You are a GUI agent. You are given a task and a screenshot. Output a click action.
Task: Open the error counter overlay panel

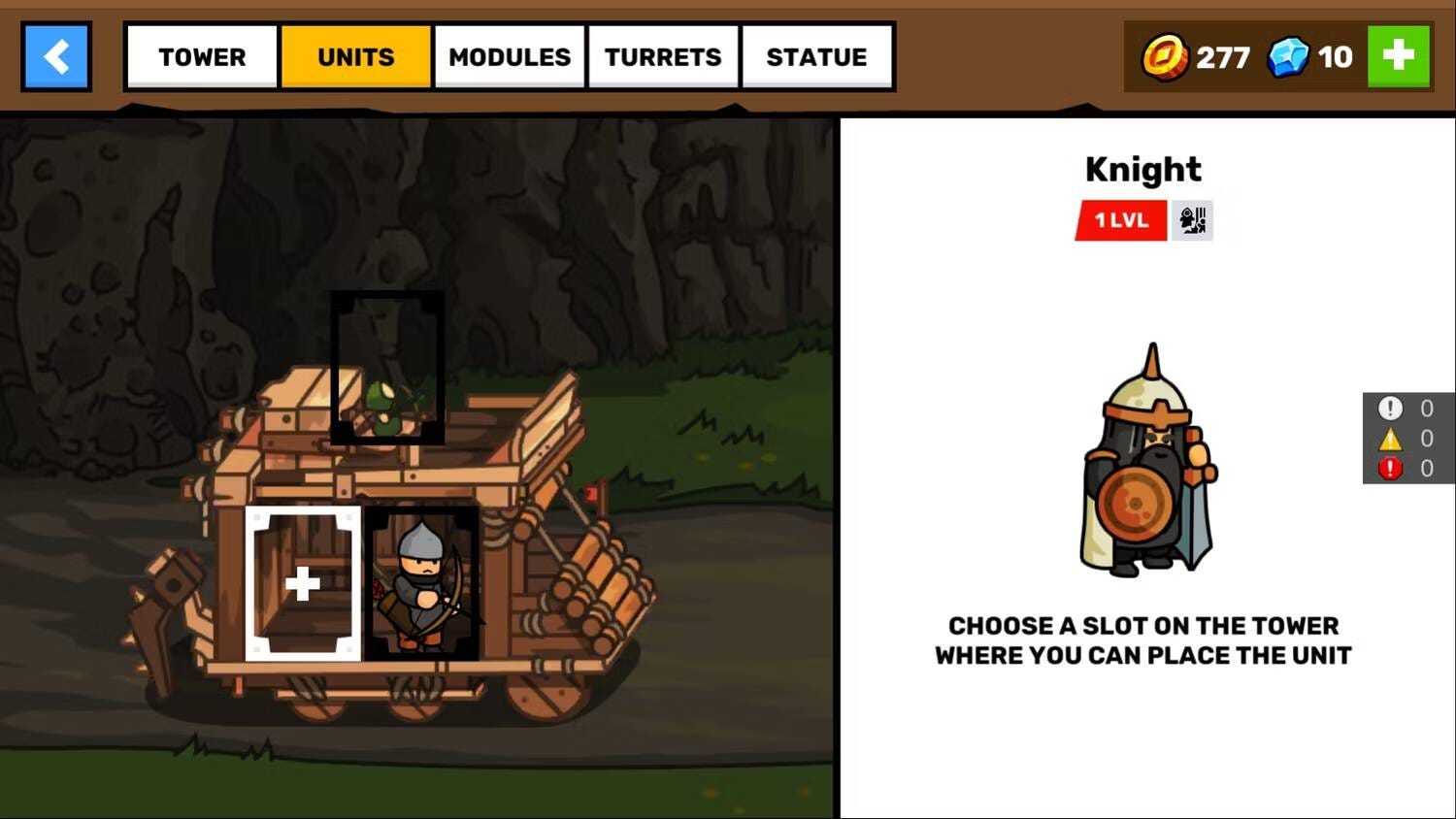[1407, 438]
